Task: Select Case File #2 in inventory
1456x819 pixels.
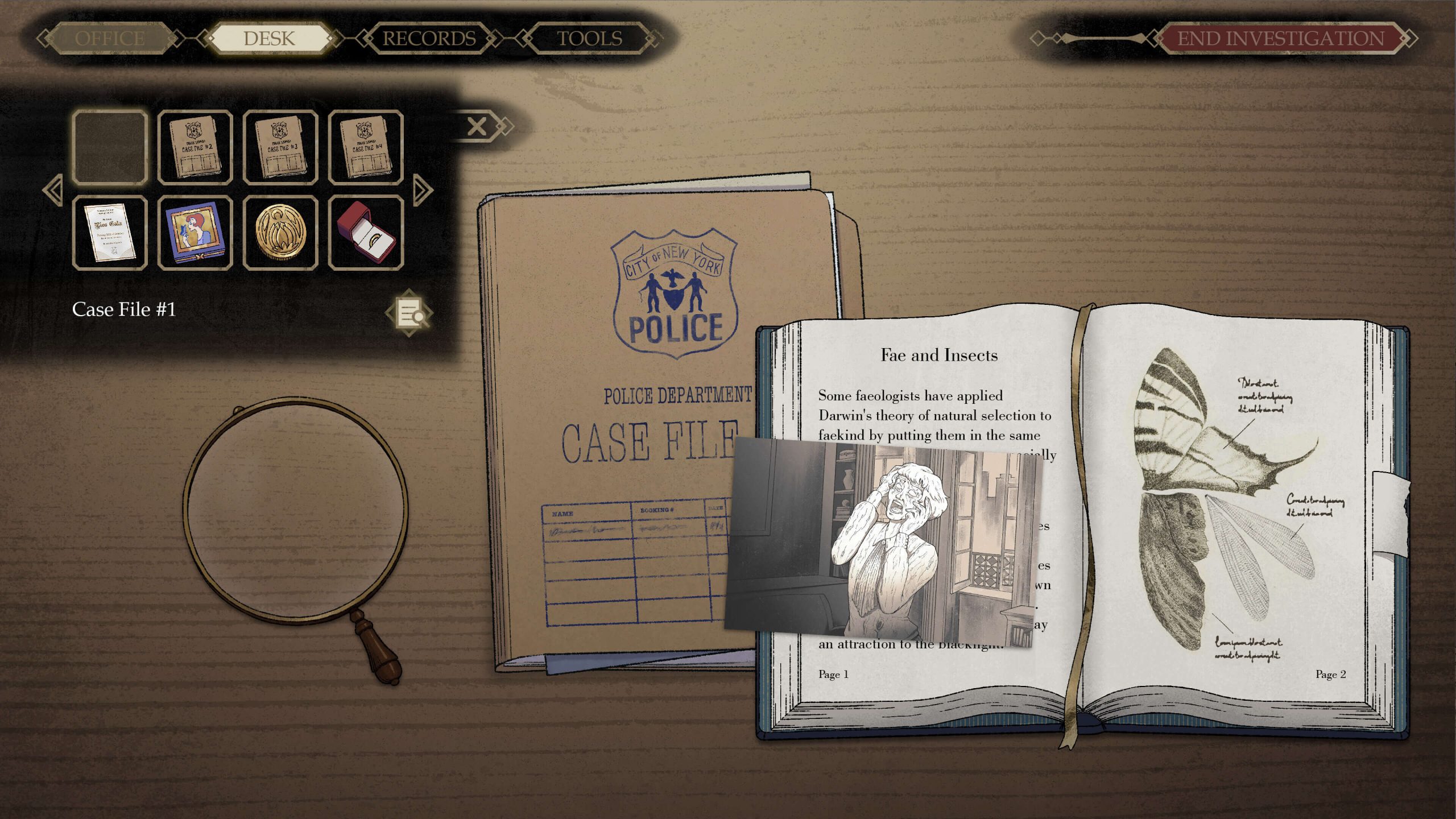Action: 195,147
